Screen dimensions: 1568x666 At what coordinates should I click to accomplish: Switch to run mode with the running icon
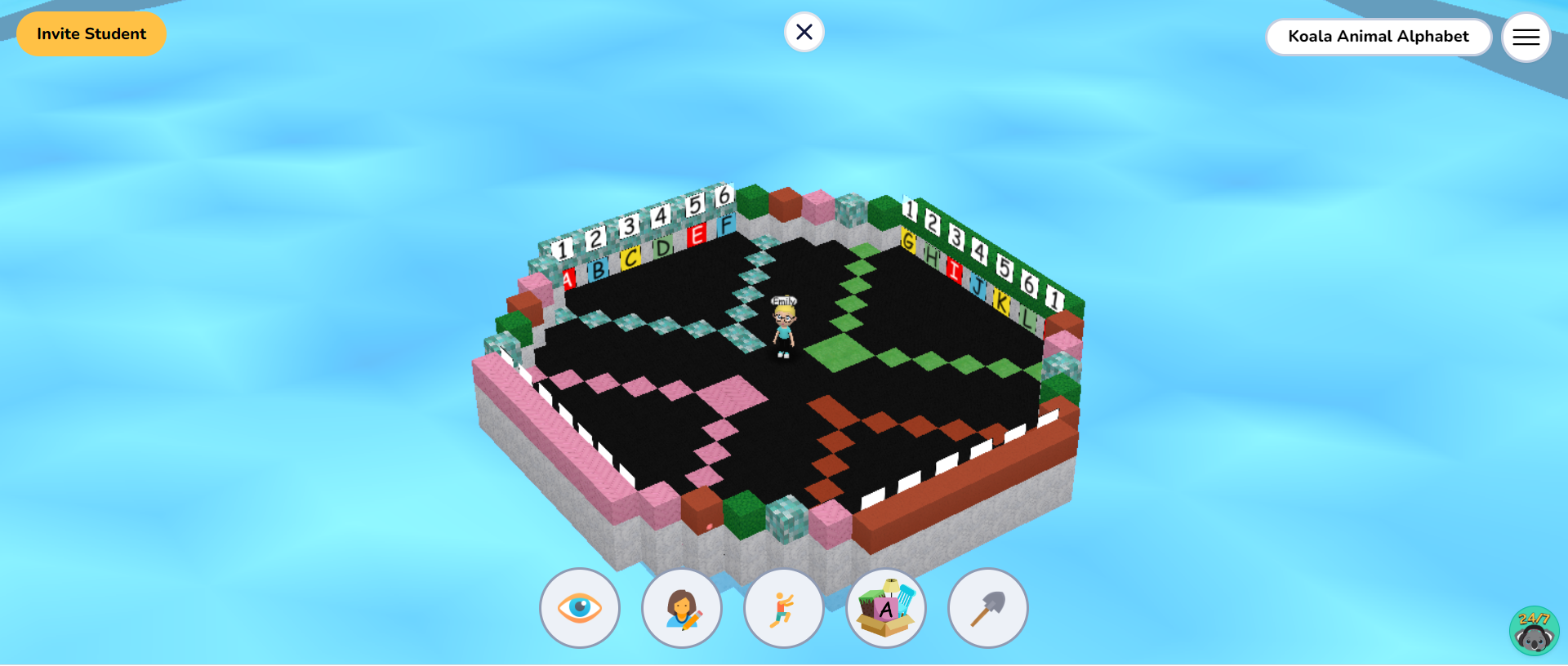783,607
